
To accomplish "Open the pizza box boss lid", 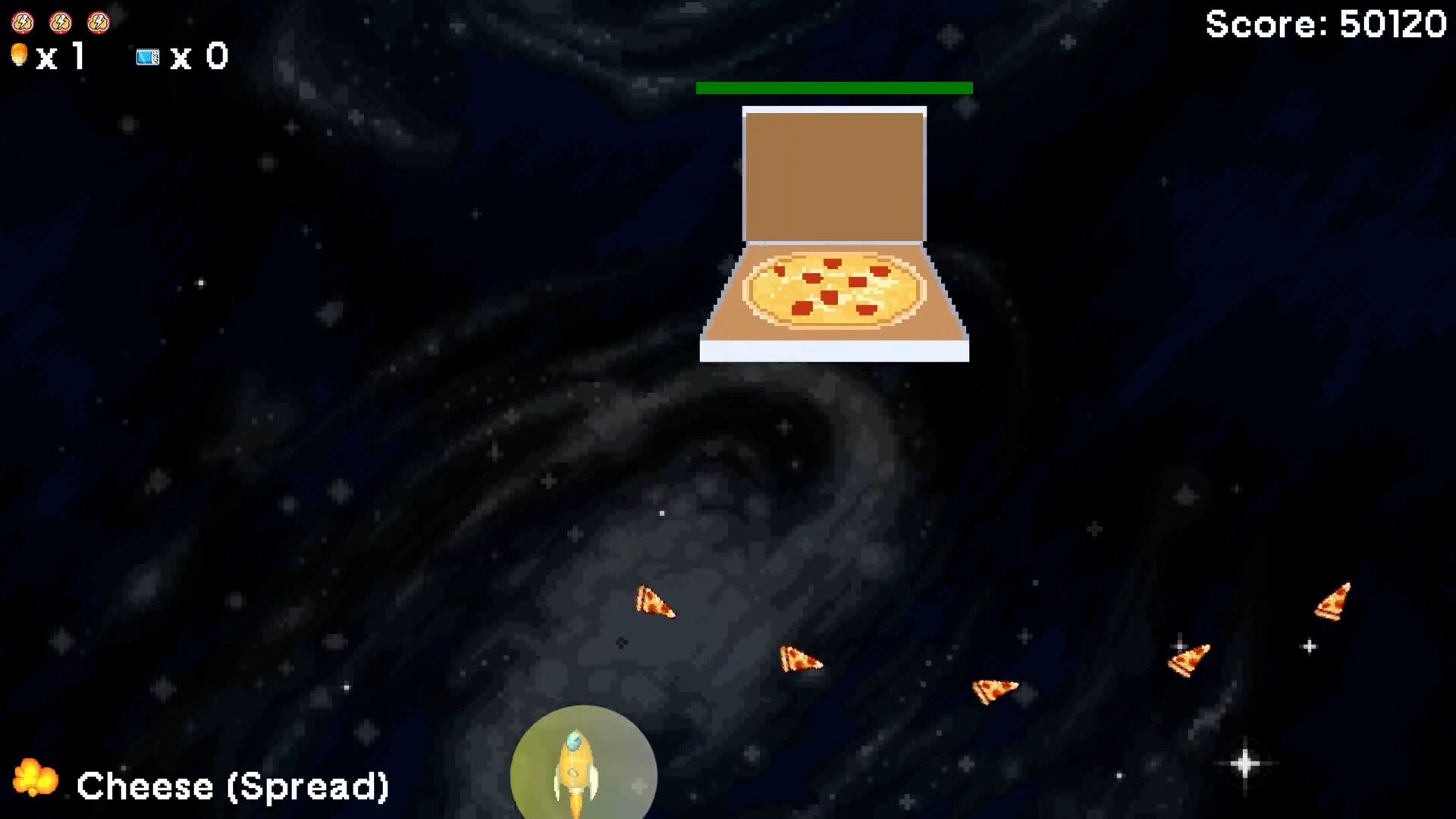I will pos(834,174).
